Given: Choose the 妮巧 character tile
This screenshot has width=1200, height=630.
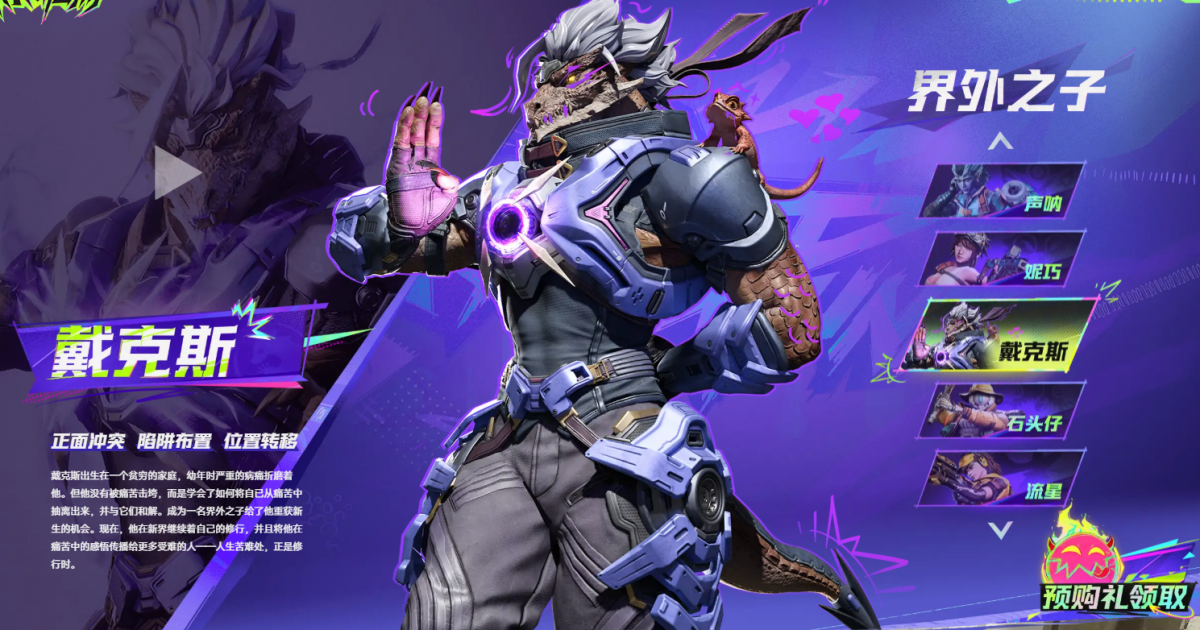Looking at the screenshot, I should coord(1003,259).
